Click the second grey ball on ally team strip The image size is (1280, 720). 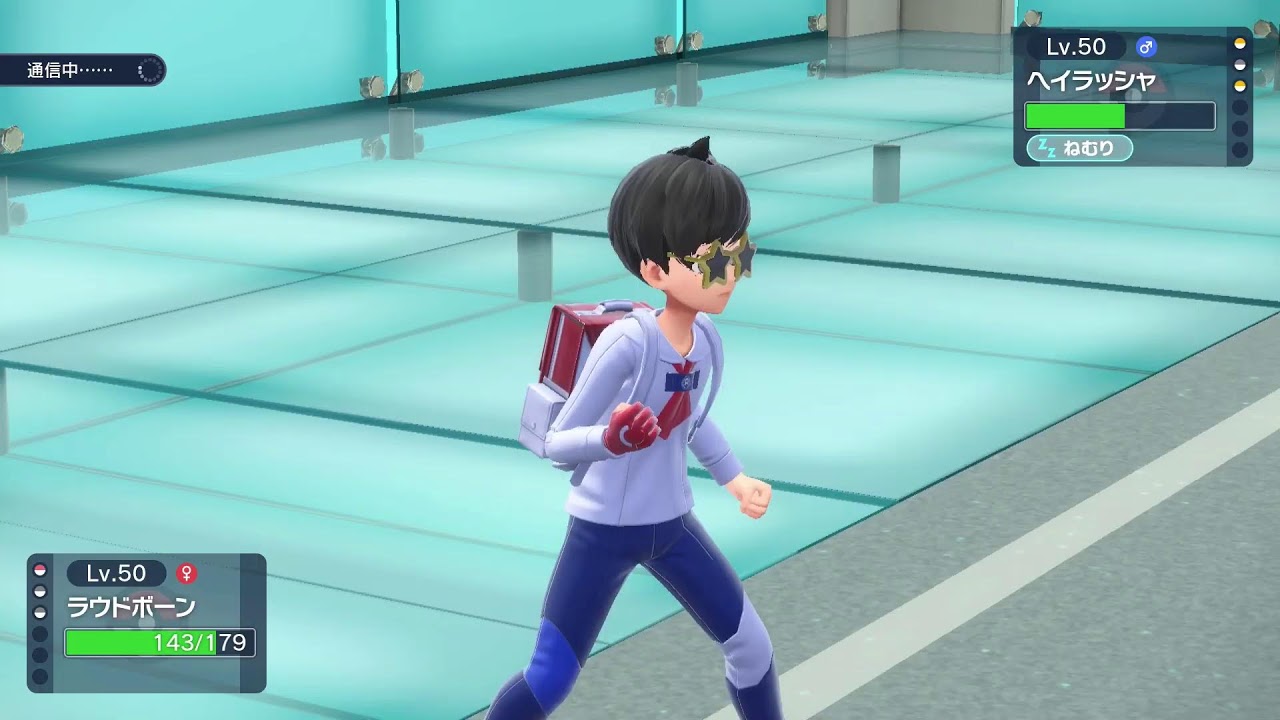click(x=39, y=590)
